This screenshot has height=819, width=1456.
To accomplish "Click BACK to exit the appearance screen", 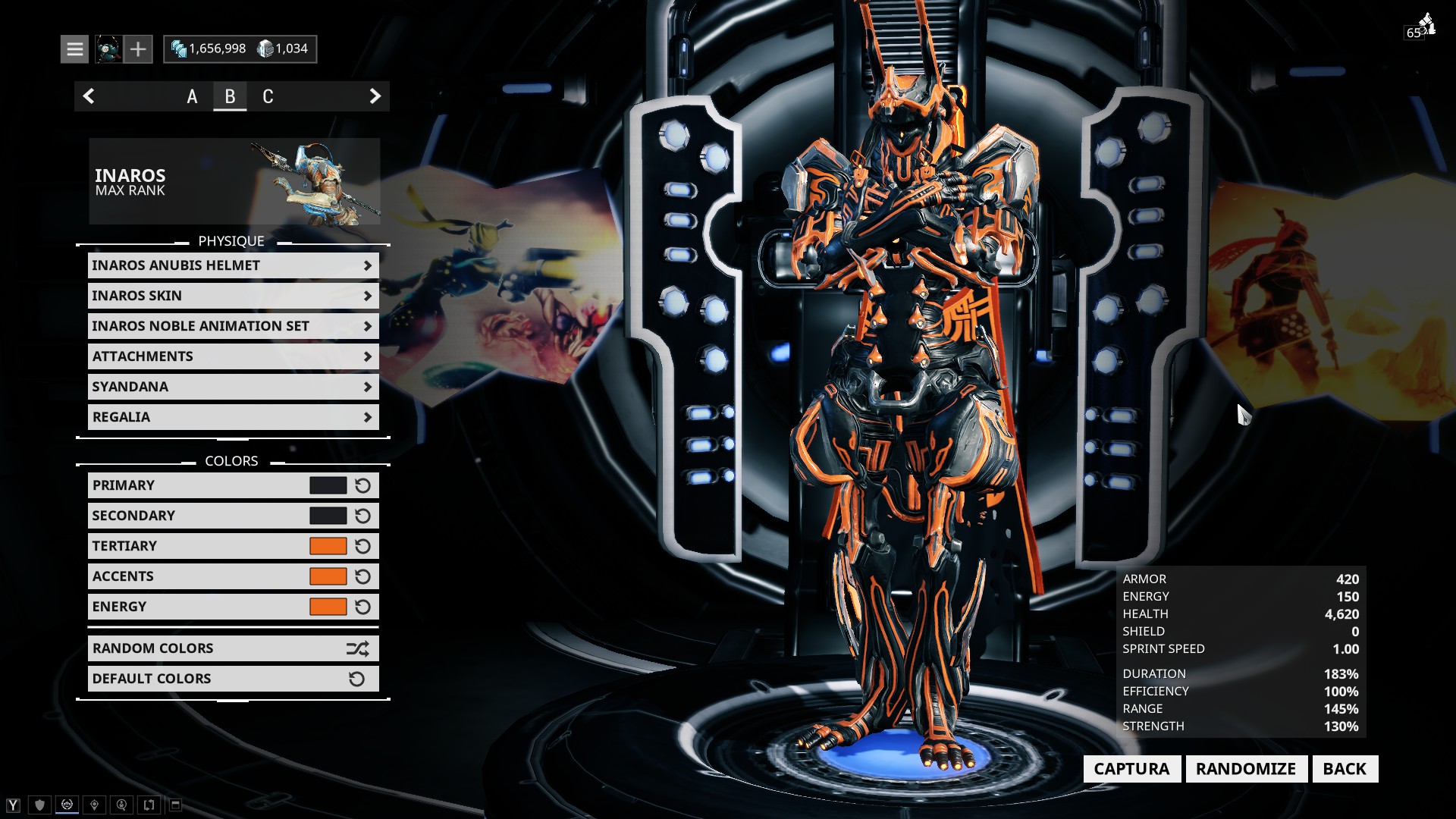I will pos(1344,768).
